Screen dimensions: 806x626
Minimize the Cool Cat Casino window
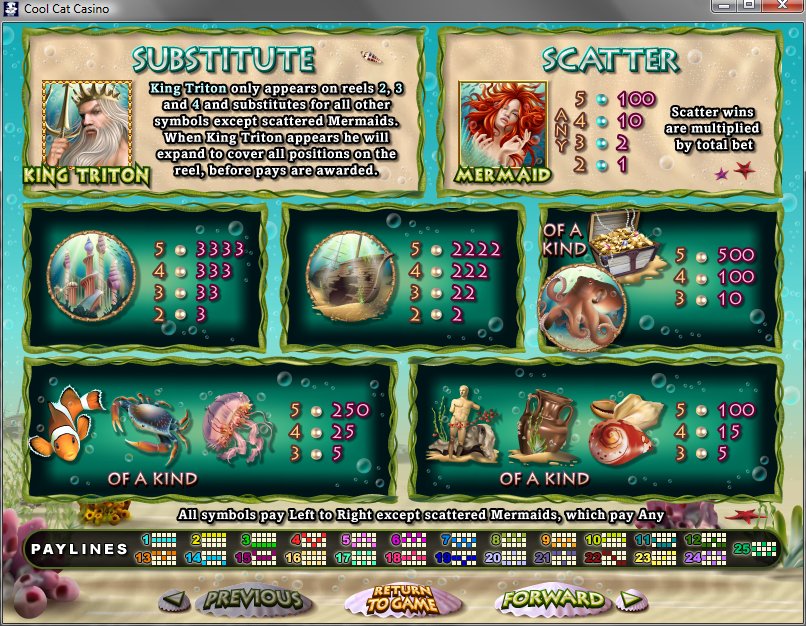(724, 7)
